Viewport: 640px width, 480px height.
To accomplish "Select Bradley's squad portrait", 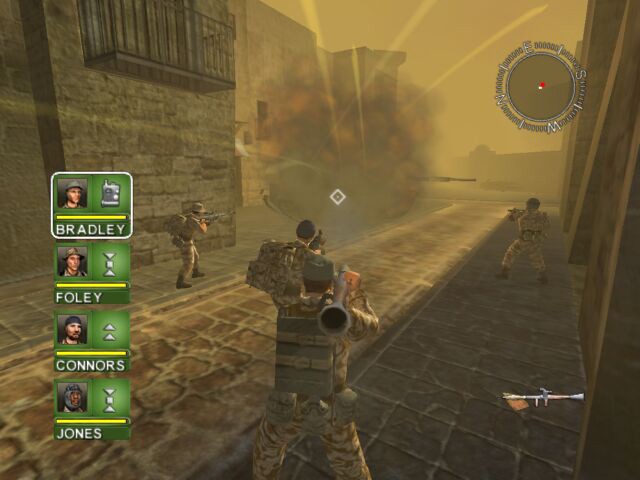I will pyautogui.click(x=72, y=193).
